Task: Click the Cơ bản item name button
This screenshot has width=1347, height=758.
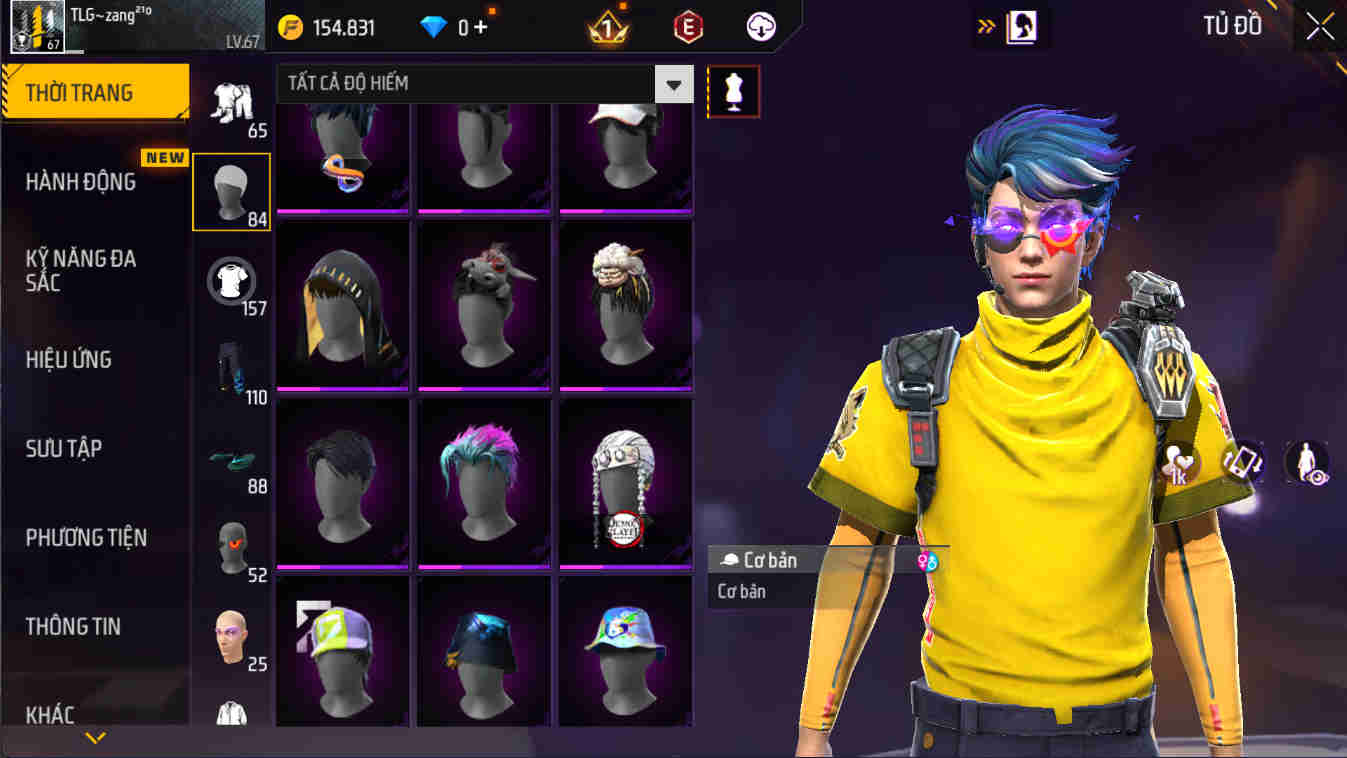Action: point(770,560)
